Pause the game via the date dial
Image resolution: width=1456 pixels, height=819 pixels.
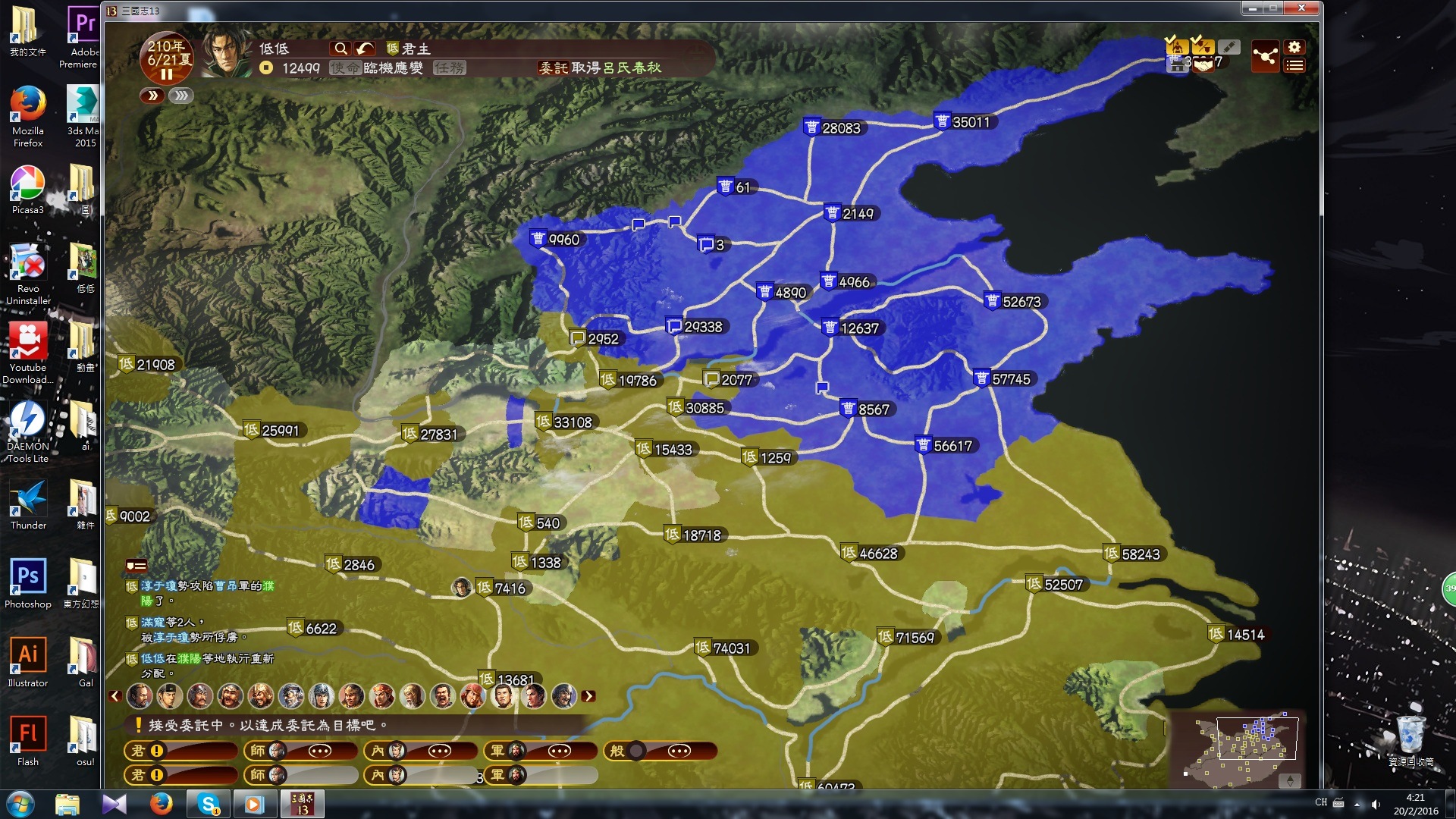(166, 74)
